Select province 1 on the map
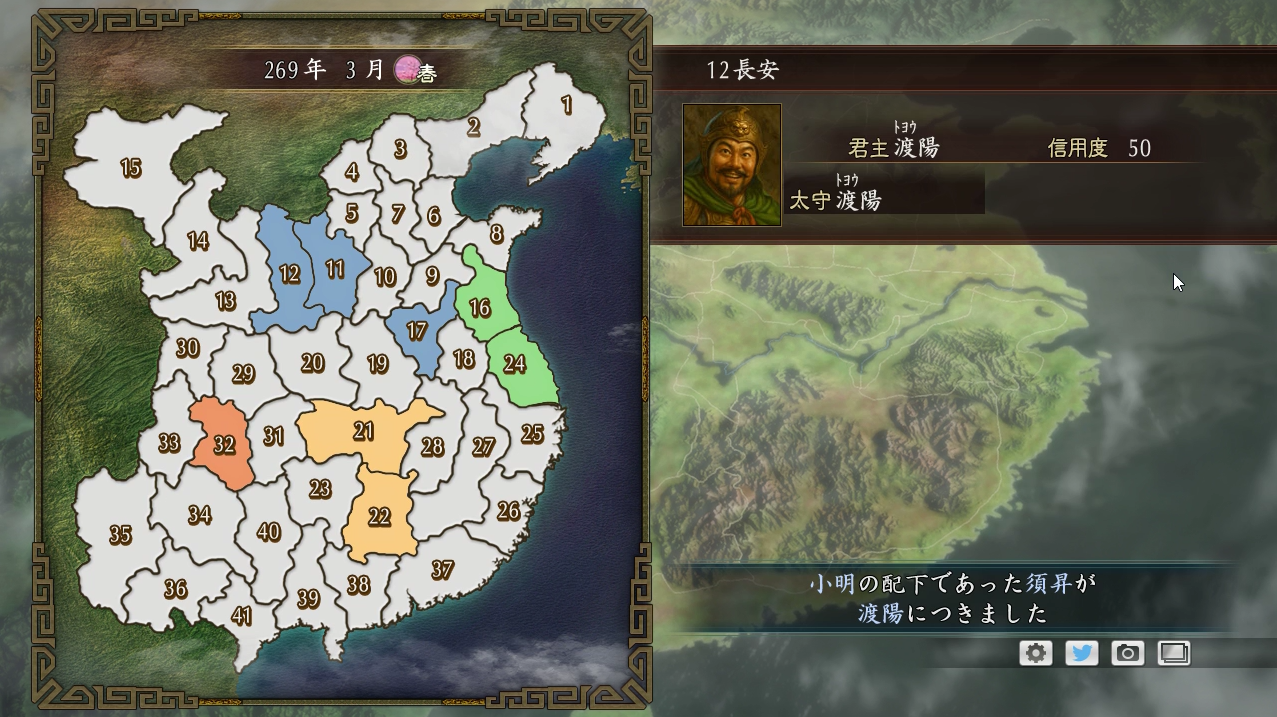Image resolution: width=1277 pixels, height=717 pixels. 567,105
